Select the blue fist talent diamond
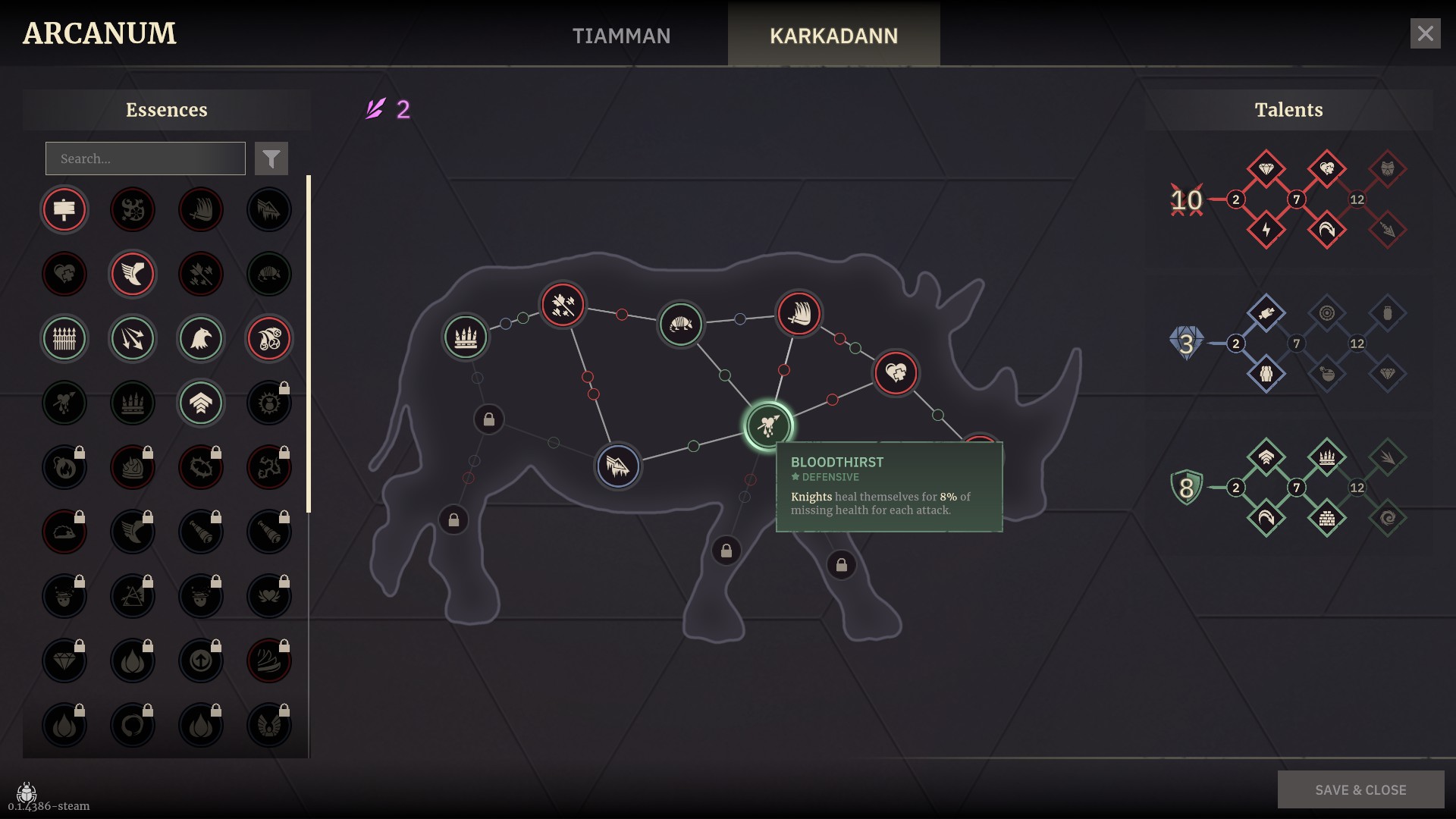The width and height of the screenshot is (1456, 819). pyautogui.click(x=1266, y=374)
